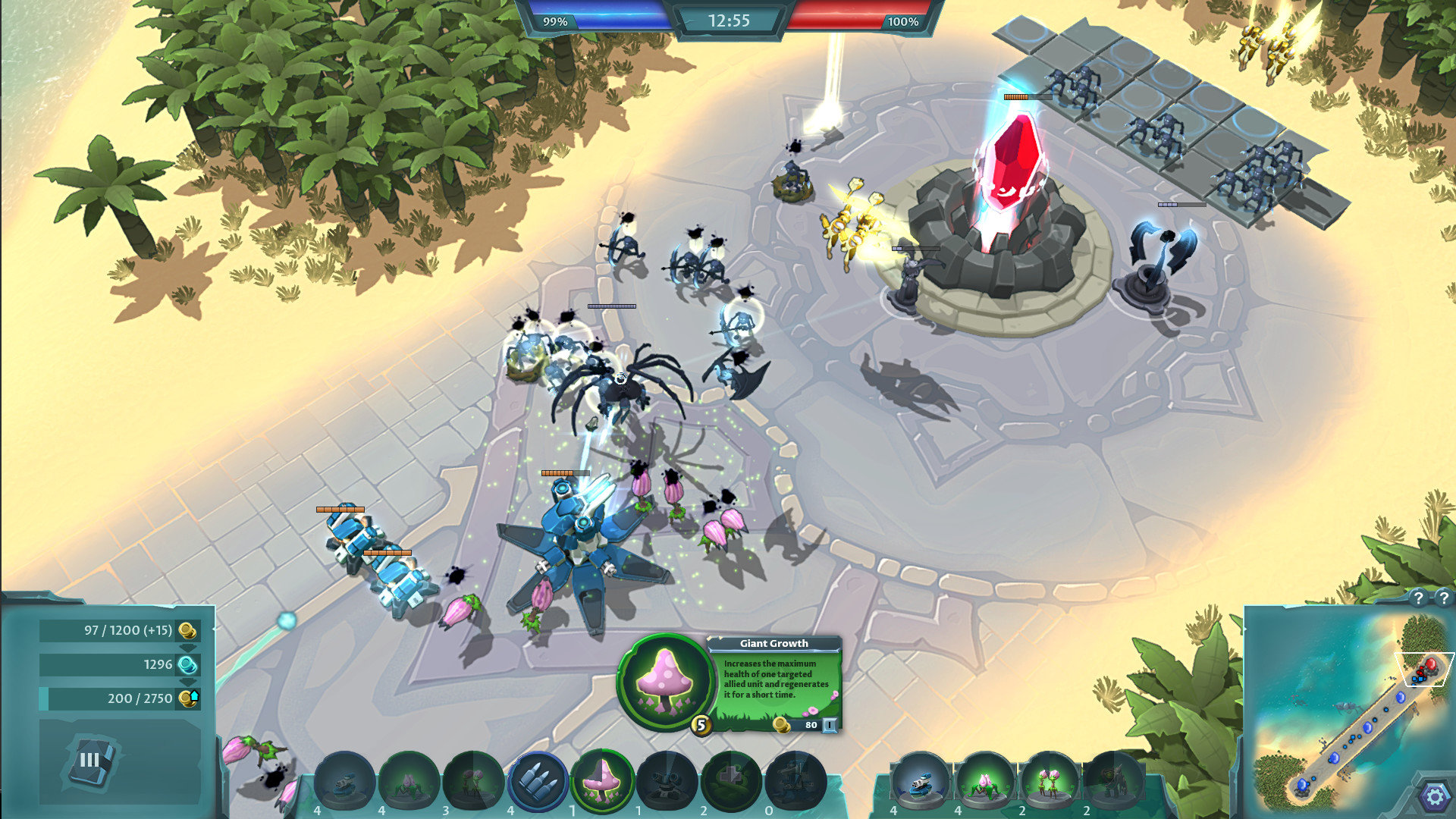Screen dimensions: 1456x819
Task: Pick the green healing cross vine card
Action: coord(731,781)
